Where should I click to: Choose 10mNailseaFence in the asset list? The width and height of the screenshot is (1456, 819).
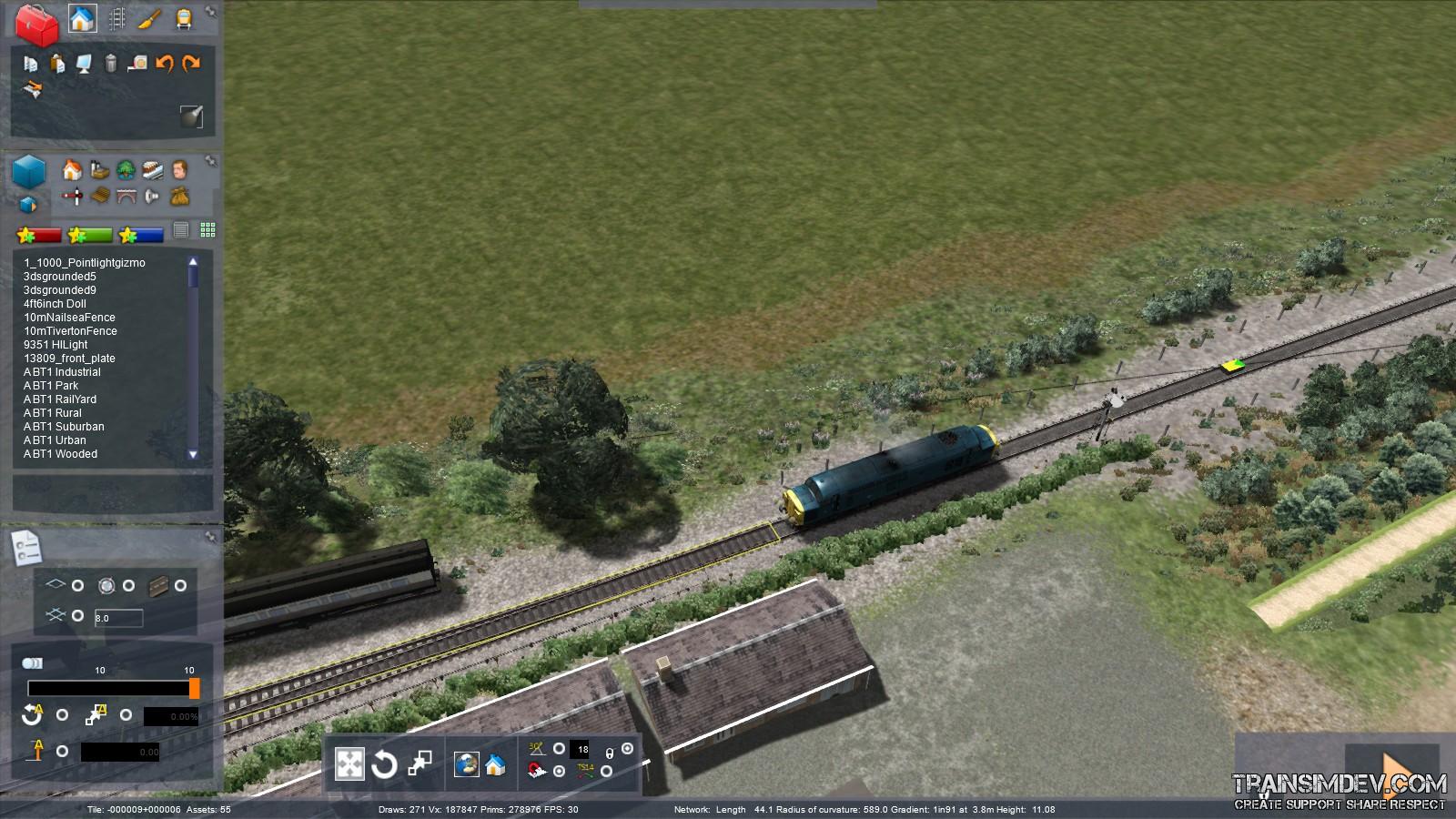click(x=69, y=318)
